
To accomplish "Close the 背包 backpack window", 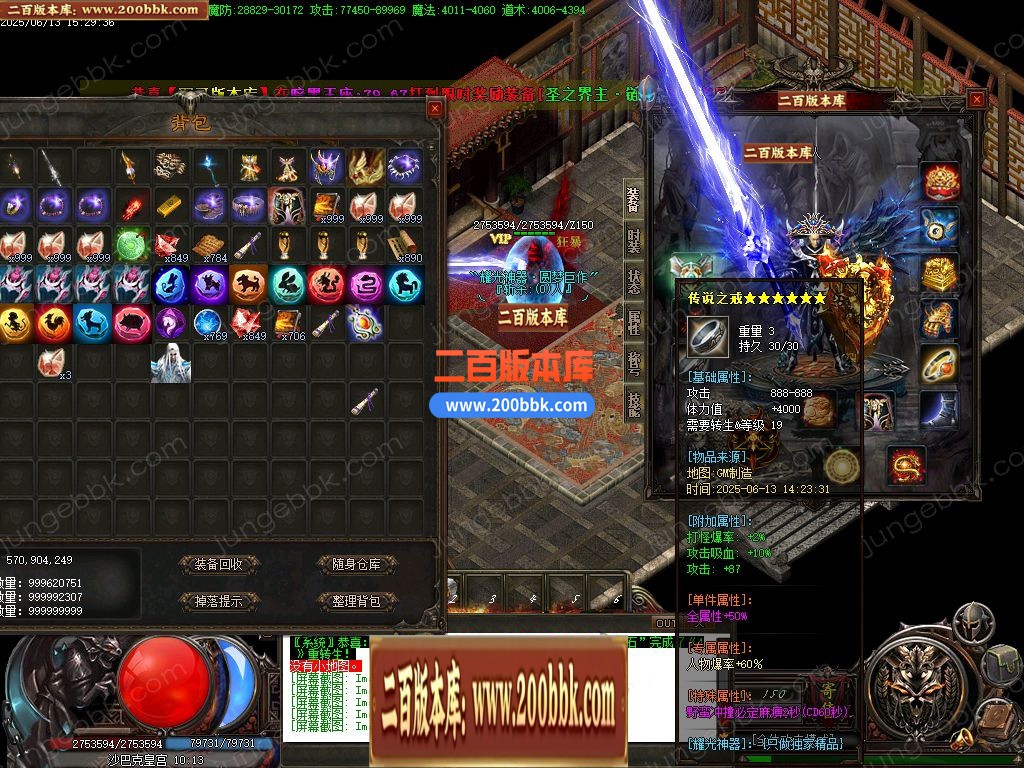I will click(x=434, y=107).
